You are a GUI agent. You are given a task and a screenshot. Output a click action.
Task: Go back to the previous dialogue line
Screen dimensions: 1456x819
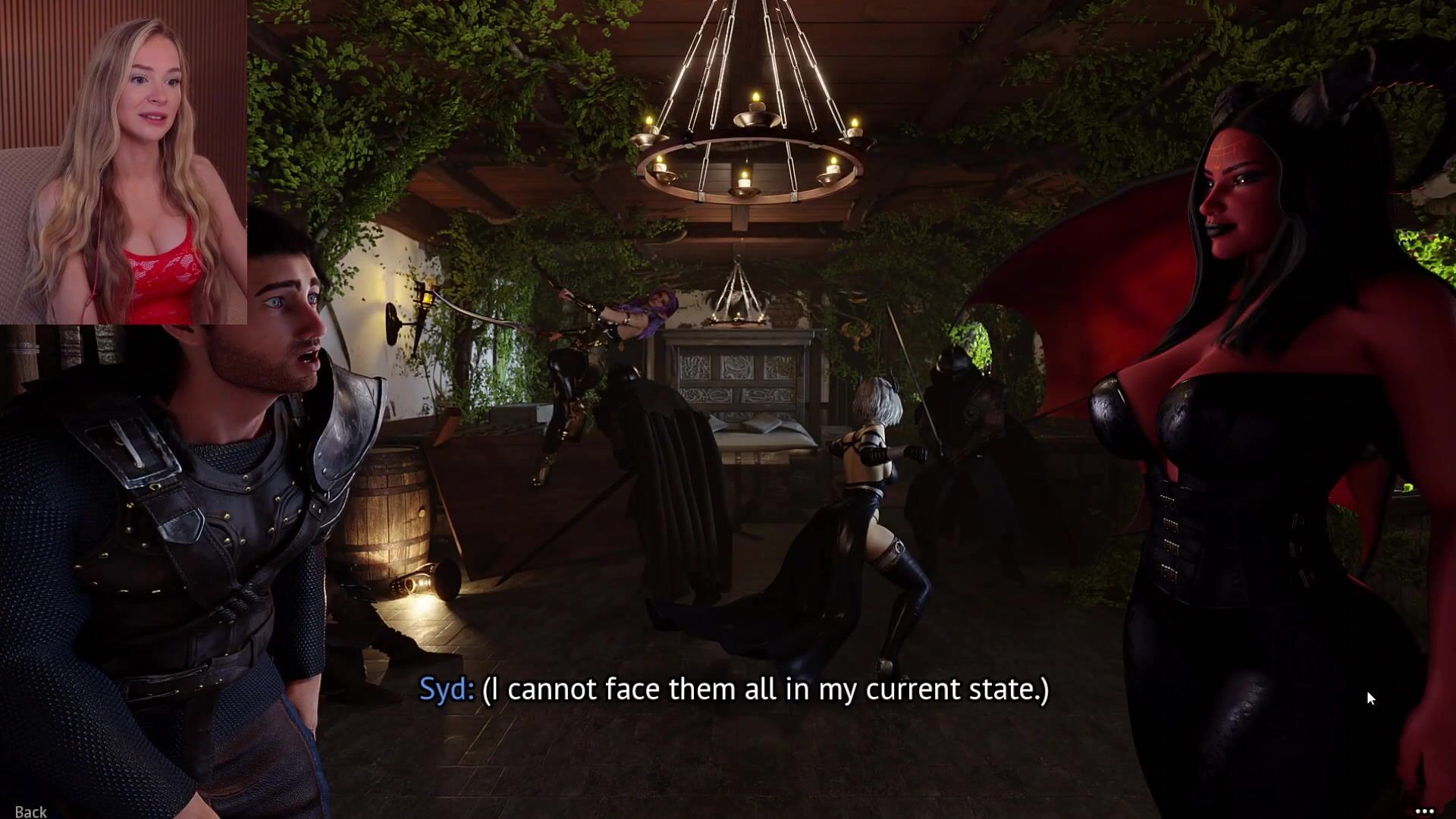[30, 811]
